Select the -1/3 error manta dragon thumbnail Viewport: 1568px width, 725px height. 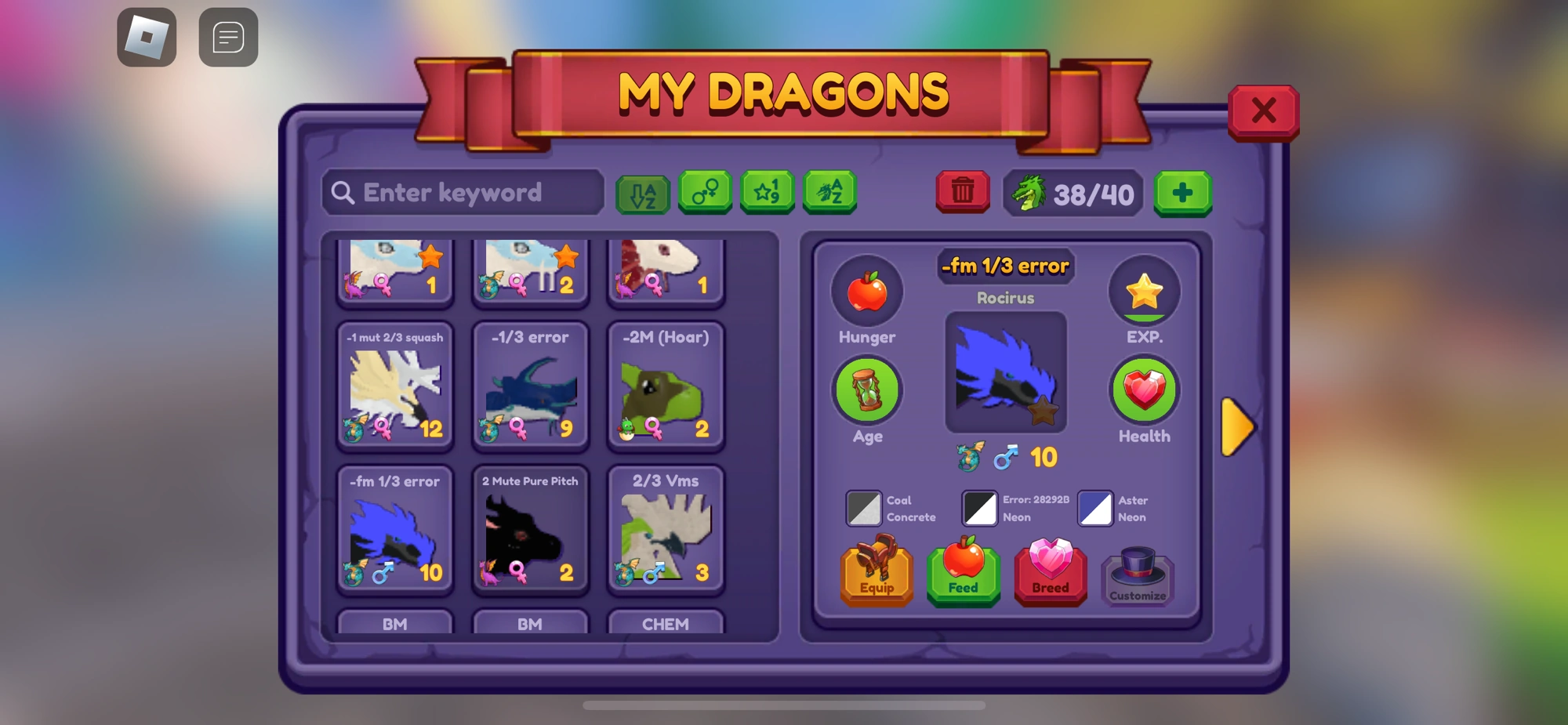point(530,384)
